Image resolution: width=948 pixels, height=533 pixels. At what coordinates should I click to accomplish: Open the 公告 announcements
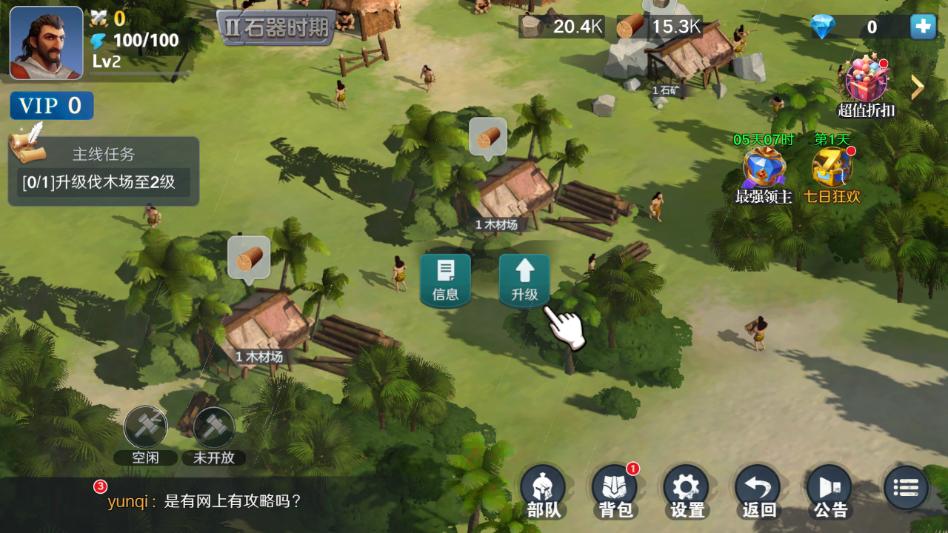pyautogui.click(x=830, y=492)
